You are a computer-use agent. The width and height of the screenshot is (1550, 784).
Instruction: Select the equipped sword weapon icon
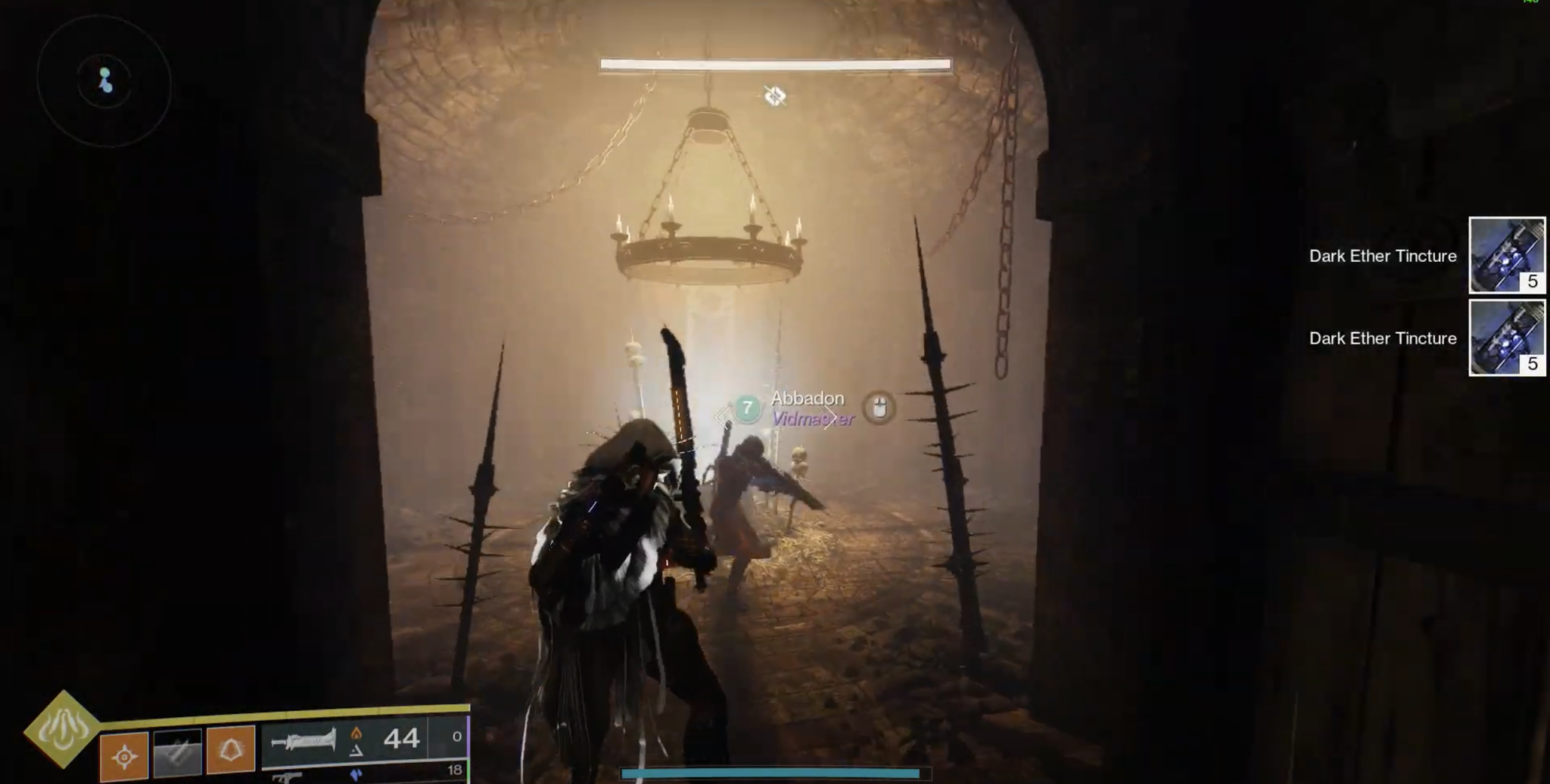(303, 740)
